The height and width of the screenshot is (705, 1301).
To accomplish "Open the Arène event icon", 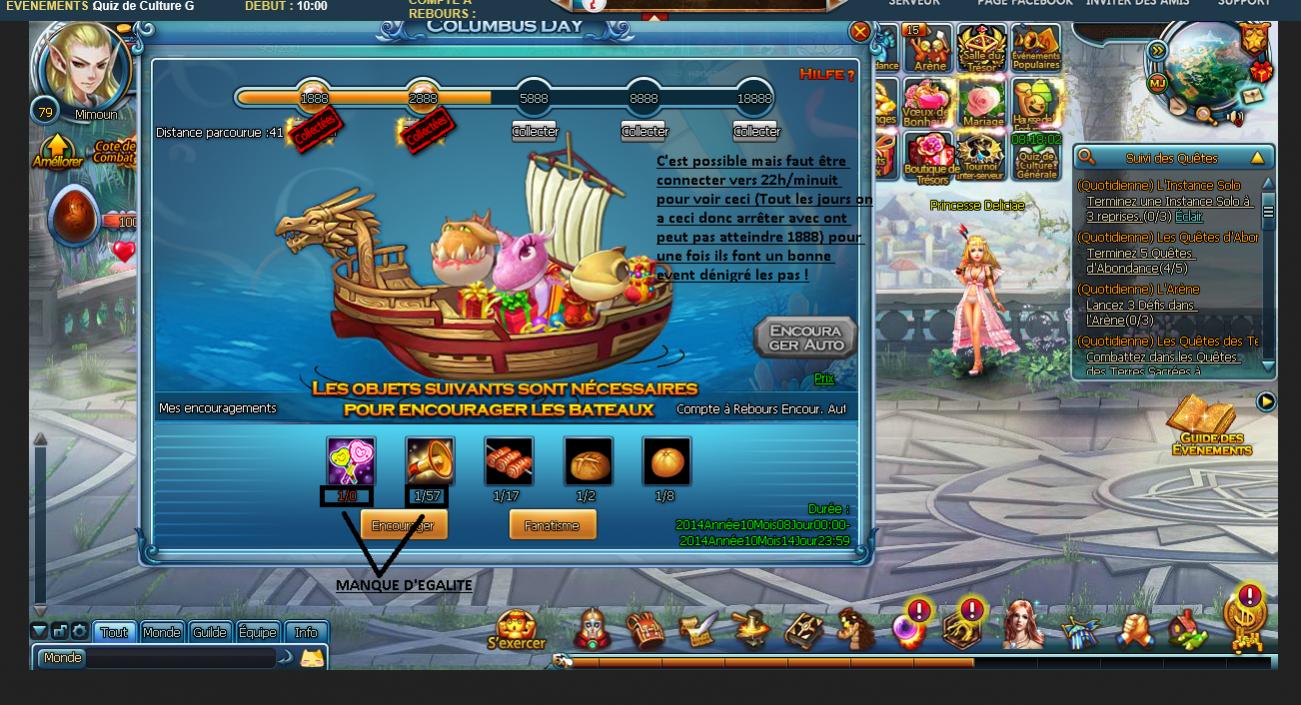I will pyautogui.click(x=929, y=48).
